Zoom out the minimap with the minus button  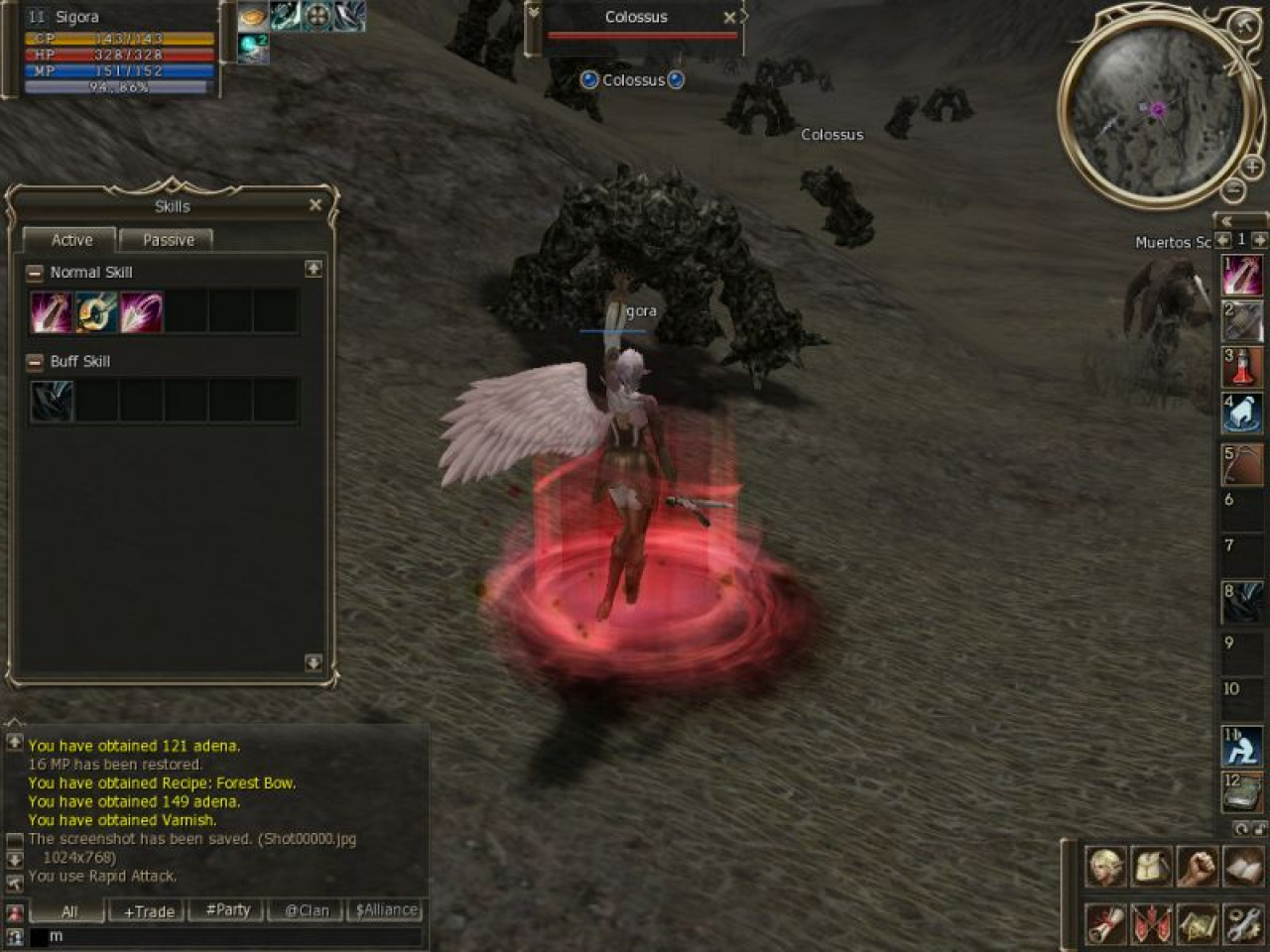[1231, 189]
